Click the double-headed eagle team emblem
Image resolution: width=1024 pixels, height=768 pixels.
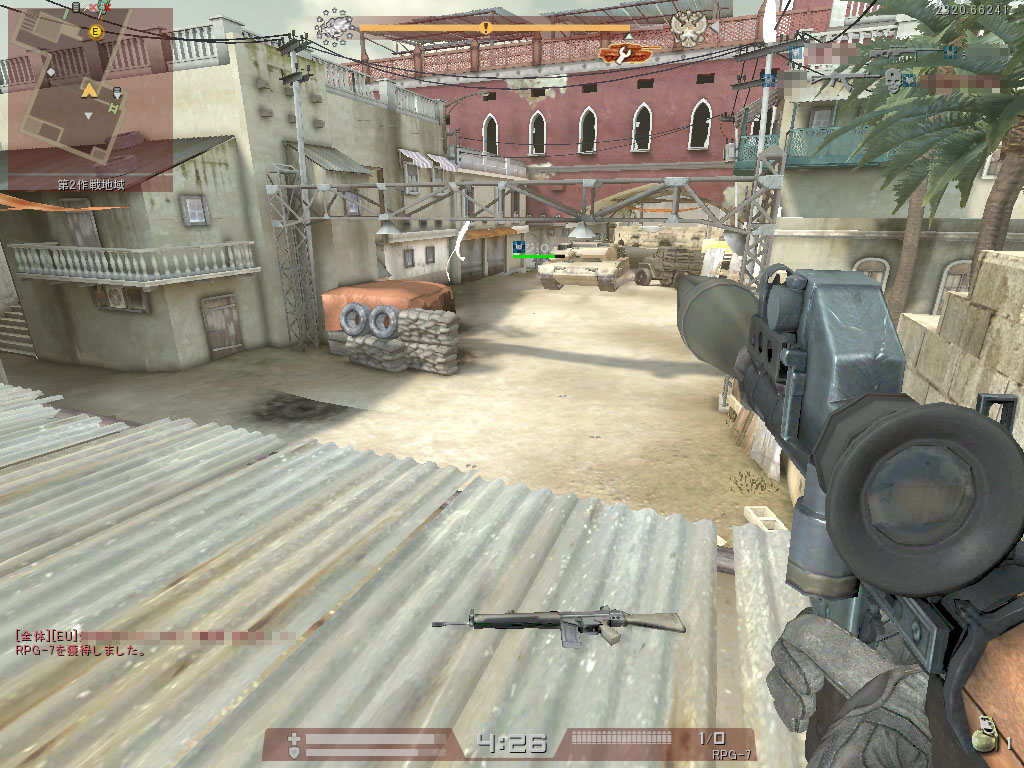click(689, 27)
